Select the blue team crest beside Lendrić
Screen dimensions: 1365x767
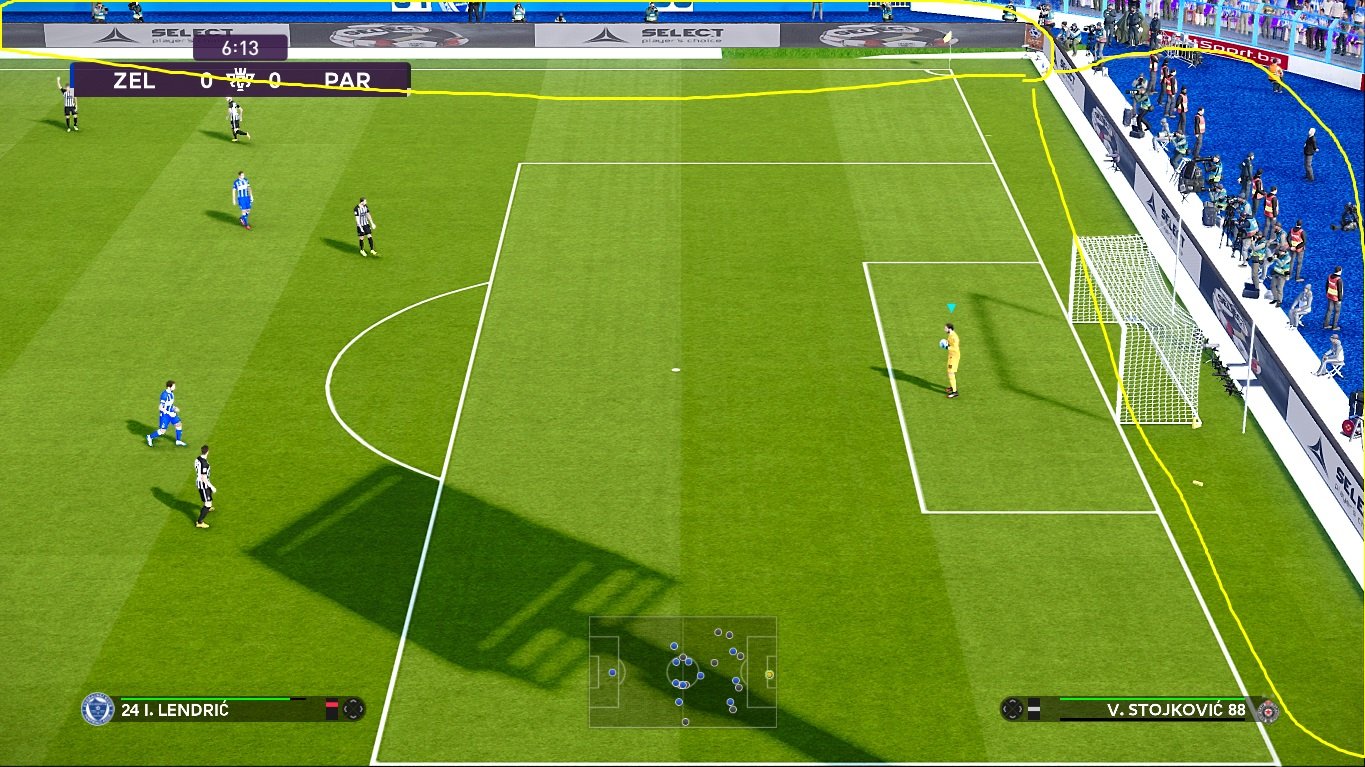click(x=97, y=709)
